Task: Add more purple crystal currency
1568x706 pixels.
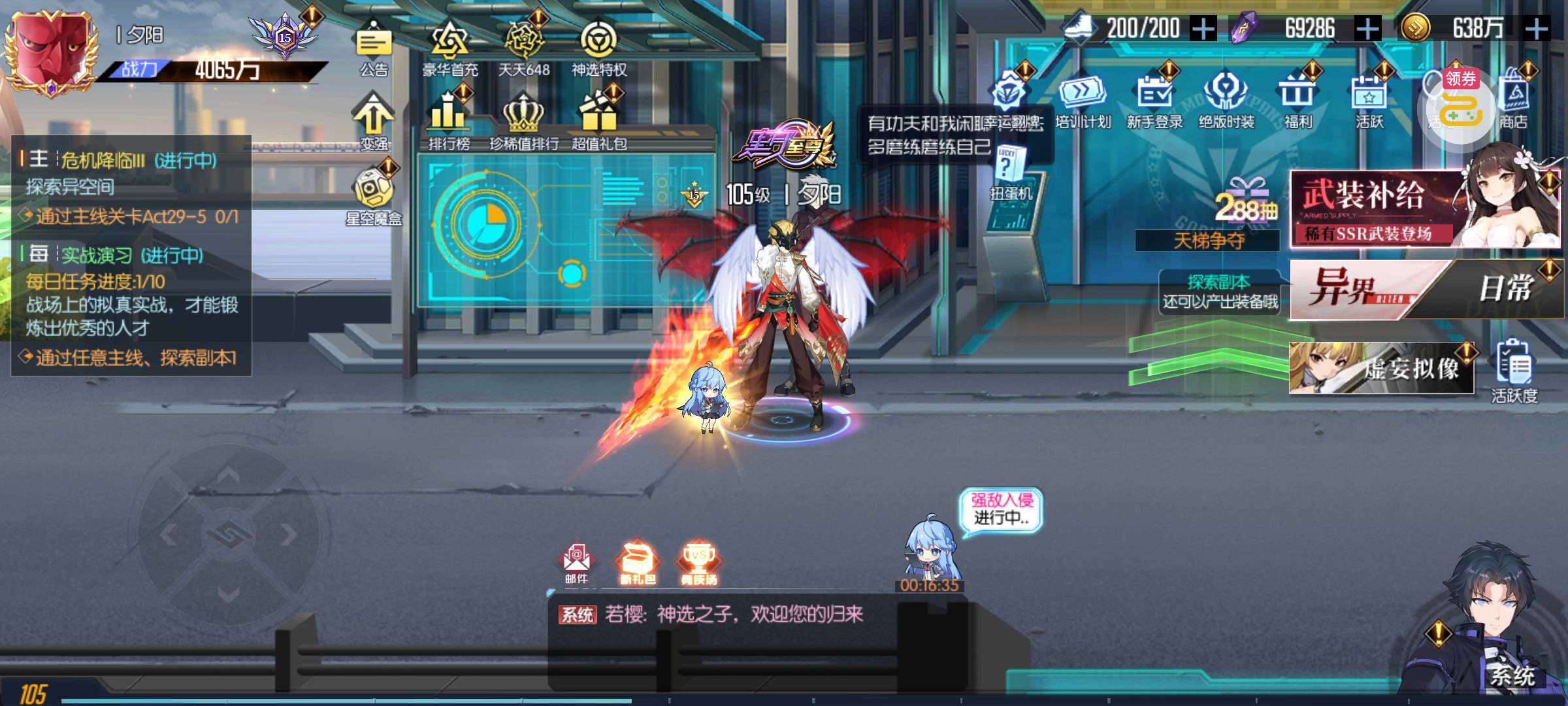Action: click(1368, 29)
